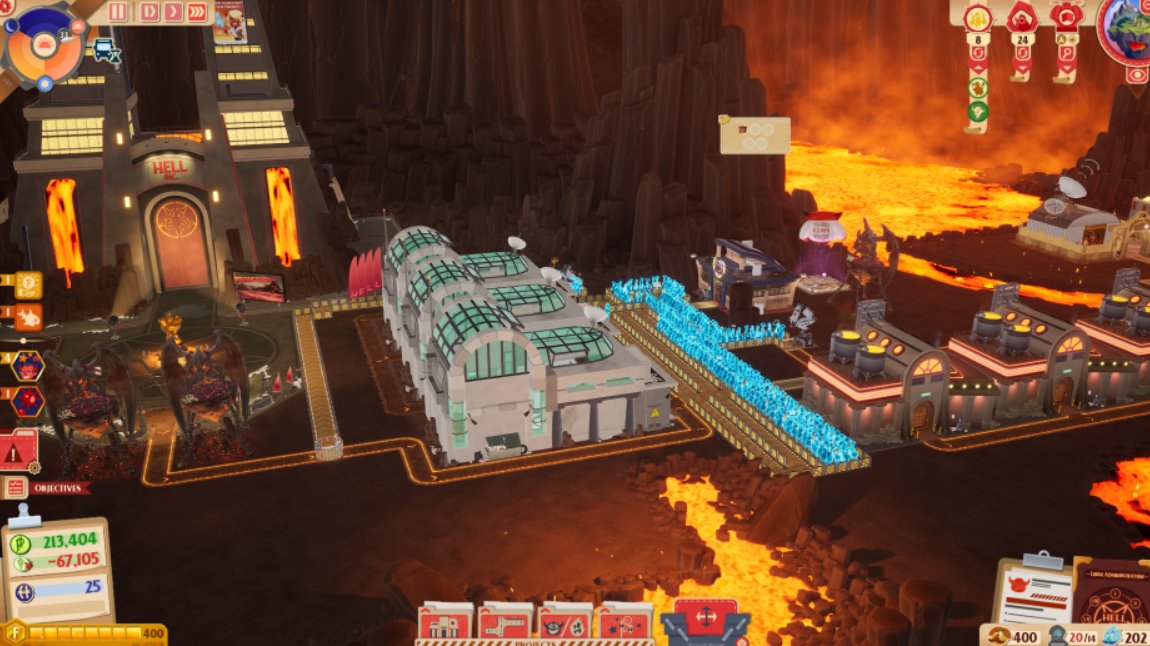
Task: Open the red alert warning folder
Action: click(18, 451)
